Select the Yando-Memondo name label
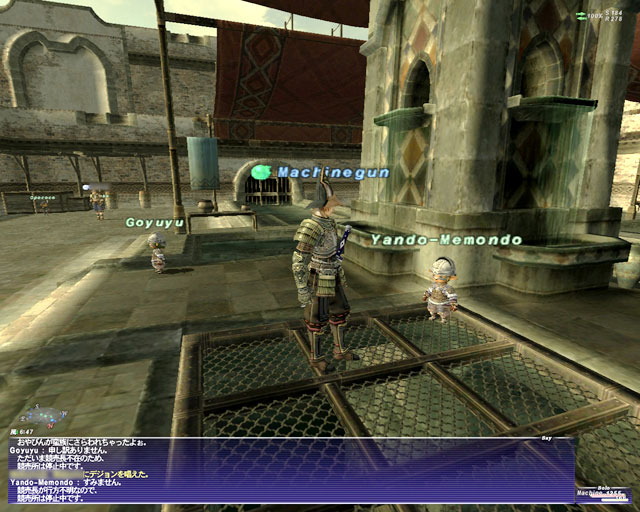Viewport: 640px width, 512px height. 445,240
